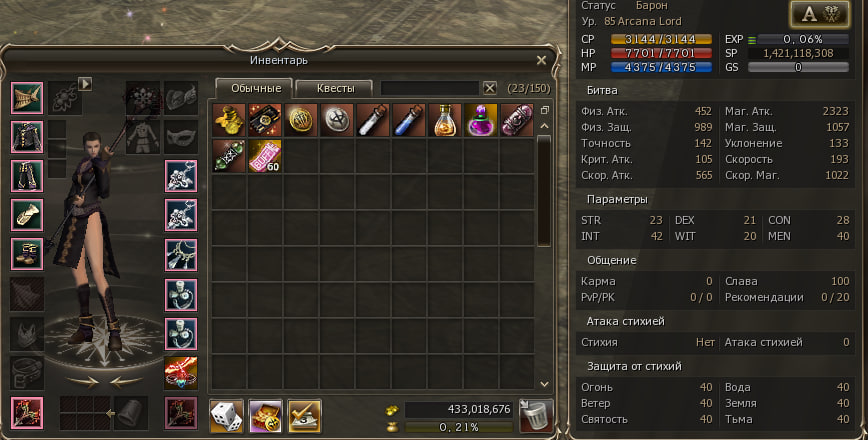Select the gold coins pile item
Image resolution: width=868 pixels, height=440 pixels.
(228, 120)
